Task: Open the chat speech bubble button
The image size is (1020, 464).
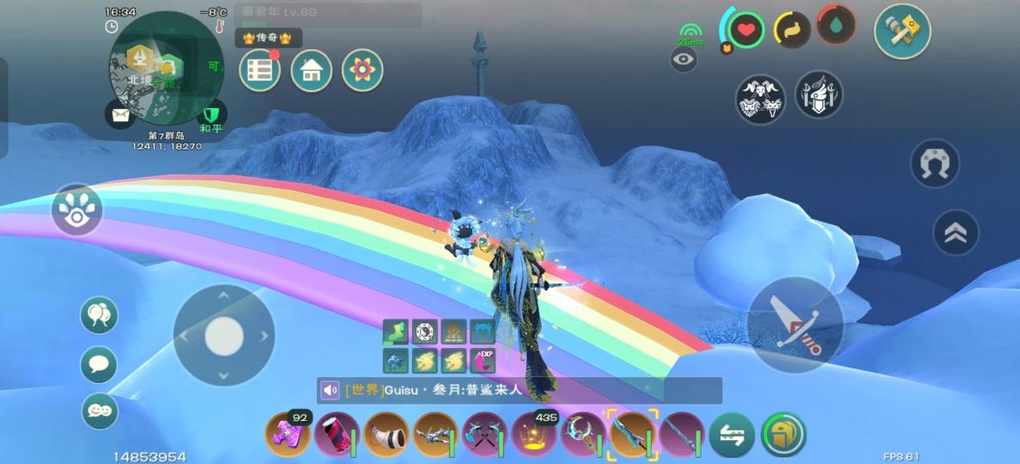Action: coord(99,364)
